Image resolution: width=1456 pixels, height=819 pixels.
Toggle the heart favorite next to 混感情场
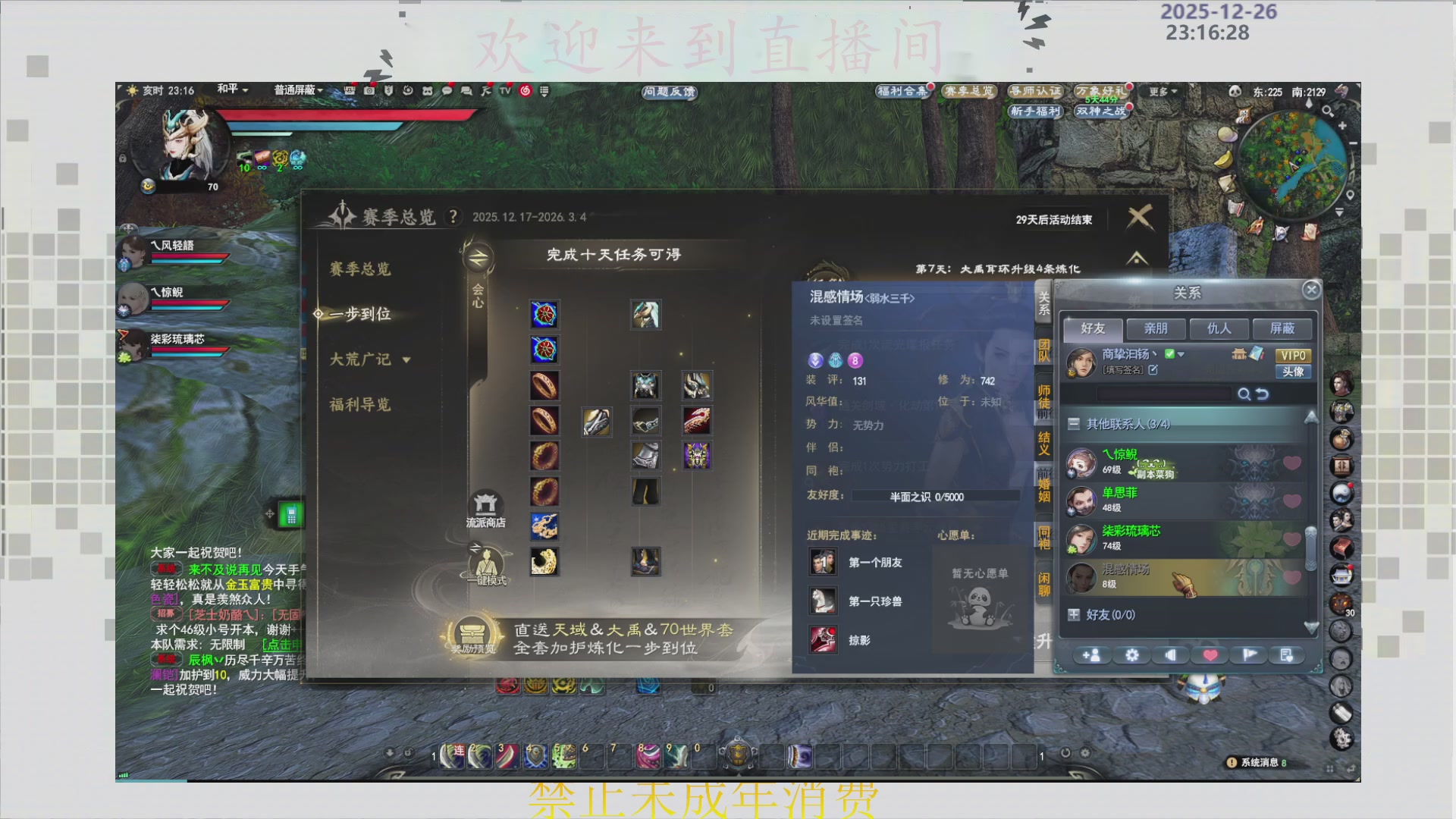[1291, 576]
